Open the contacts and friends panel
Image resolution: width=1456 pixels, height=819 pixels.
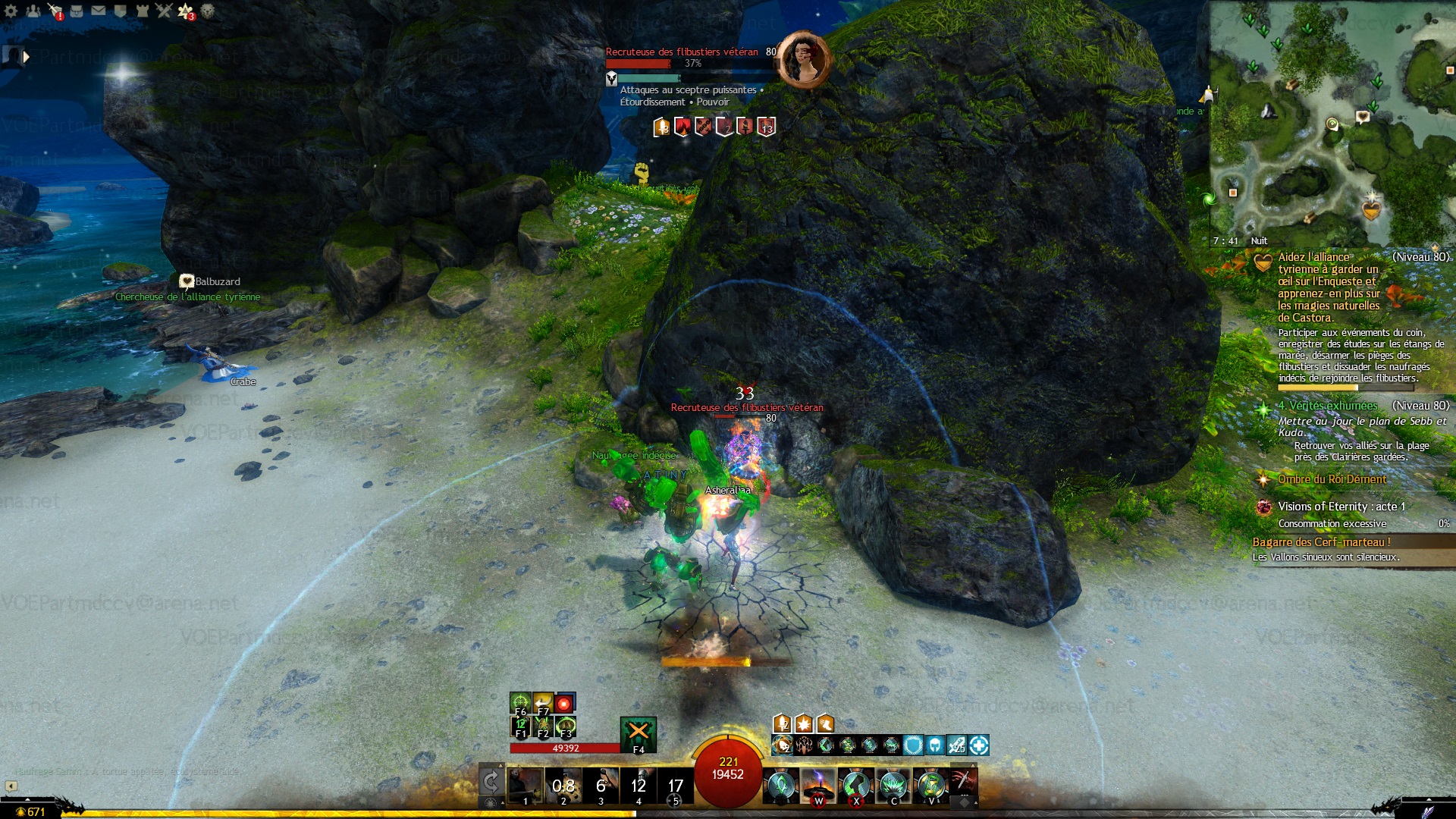tap(33, 11)
